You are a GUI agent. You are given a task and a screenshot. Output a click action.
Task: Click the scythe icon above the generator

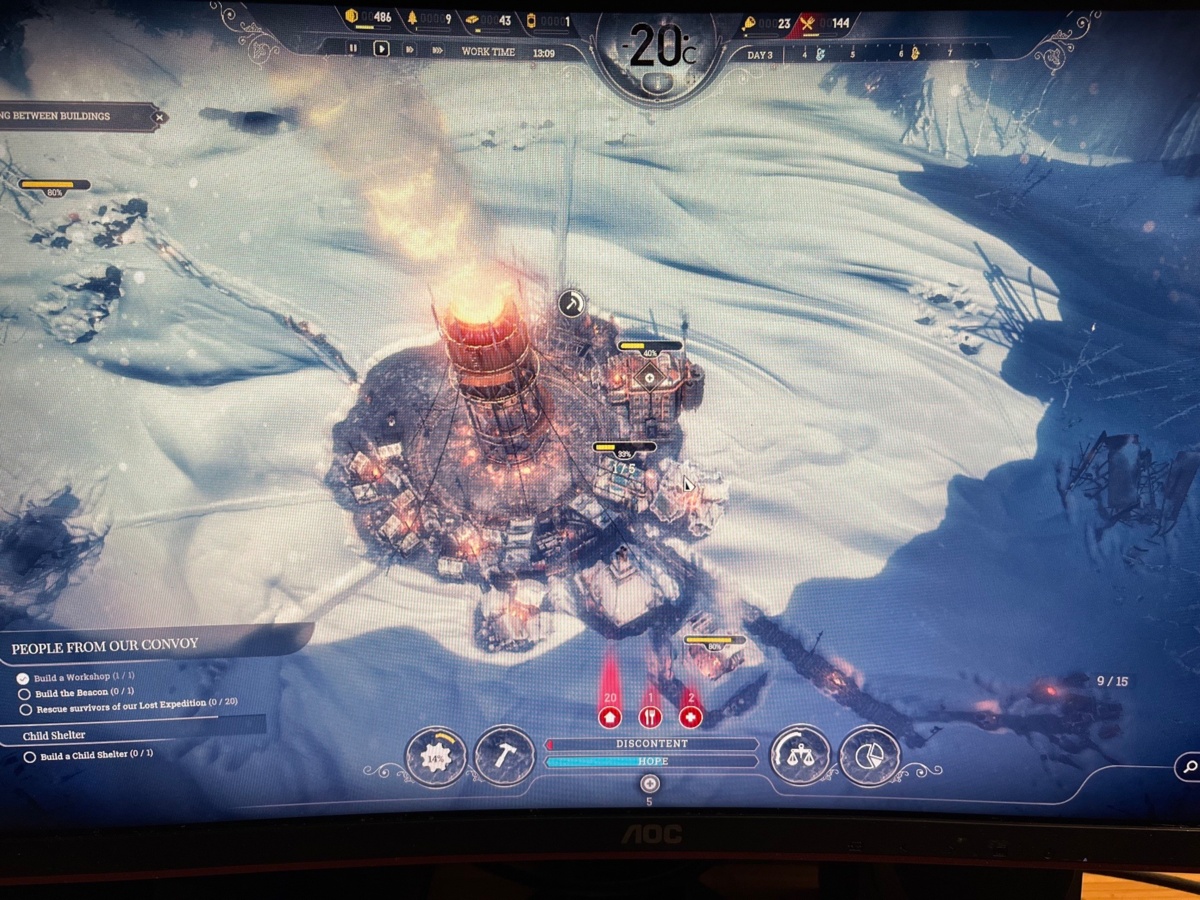tap(571, 303)
